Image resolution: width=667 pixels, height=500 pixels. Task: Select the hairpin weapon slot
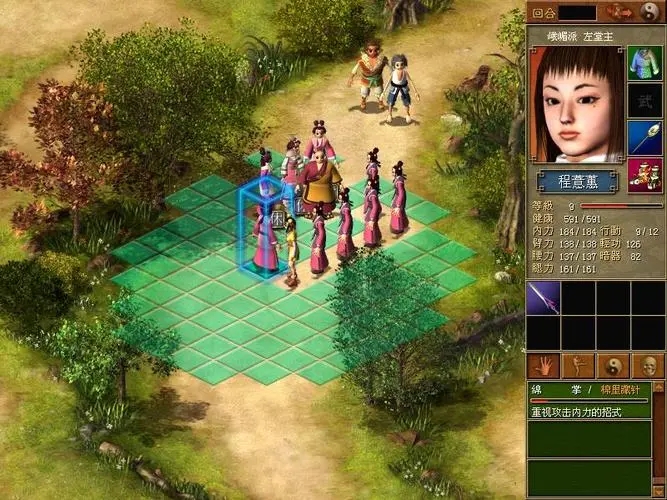pyautogui.click(x=644, y=138)
